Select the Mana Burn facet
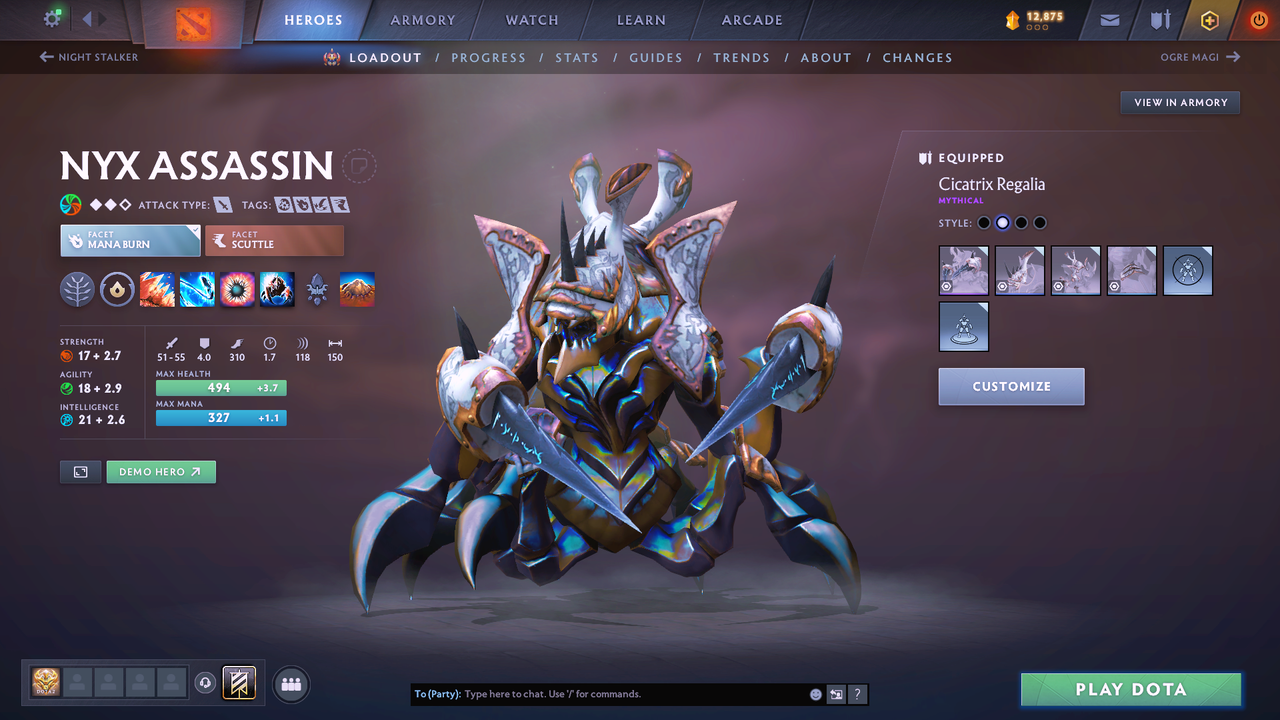Viewport: 1280px width, 720px height. point(129,240)
